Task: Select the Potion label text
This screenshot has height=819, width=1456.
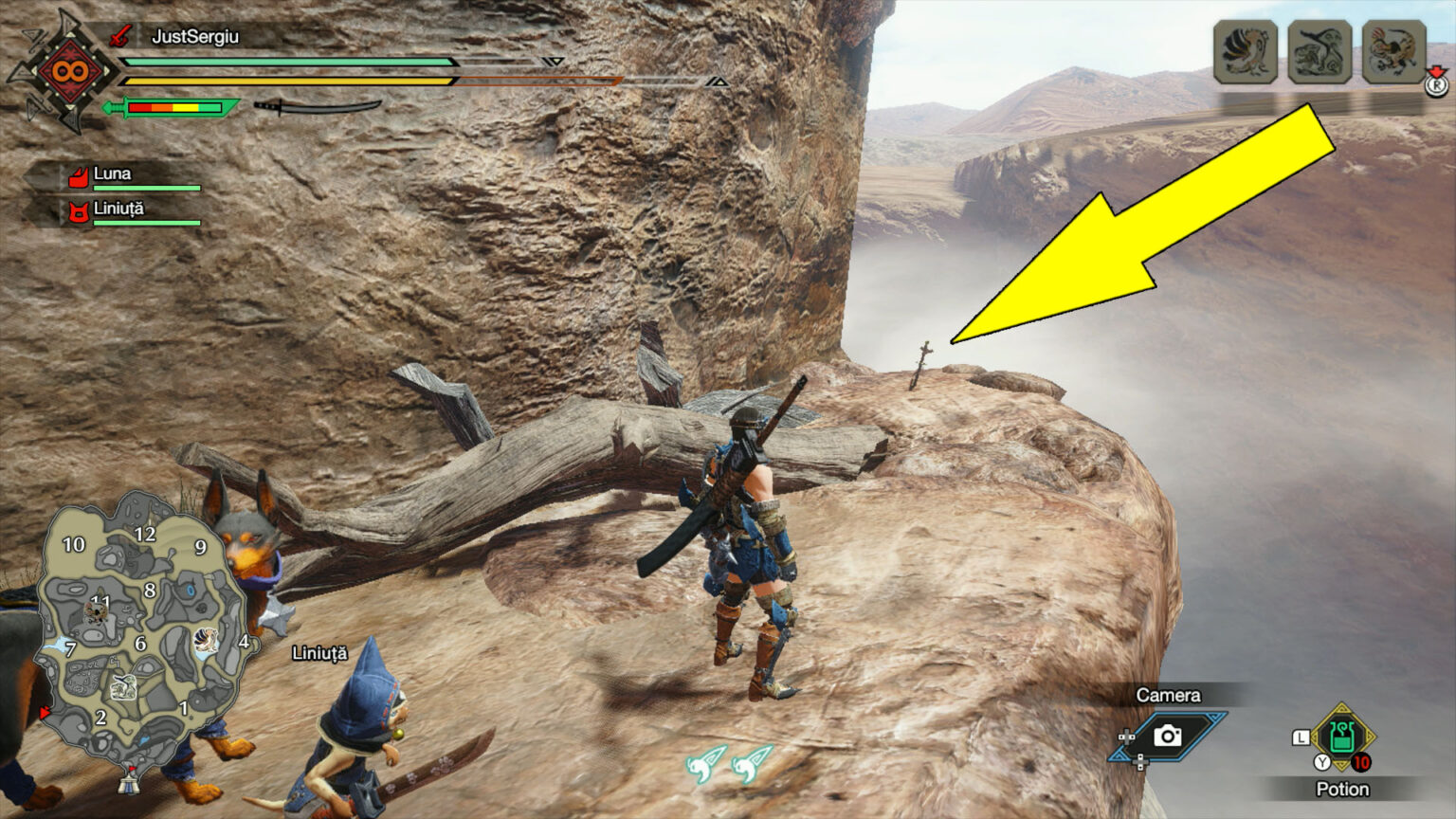Action: coord(1342,789)
